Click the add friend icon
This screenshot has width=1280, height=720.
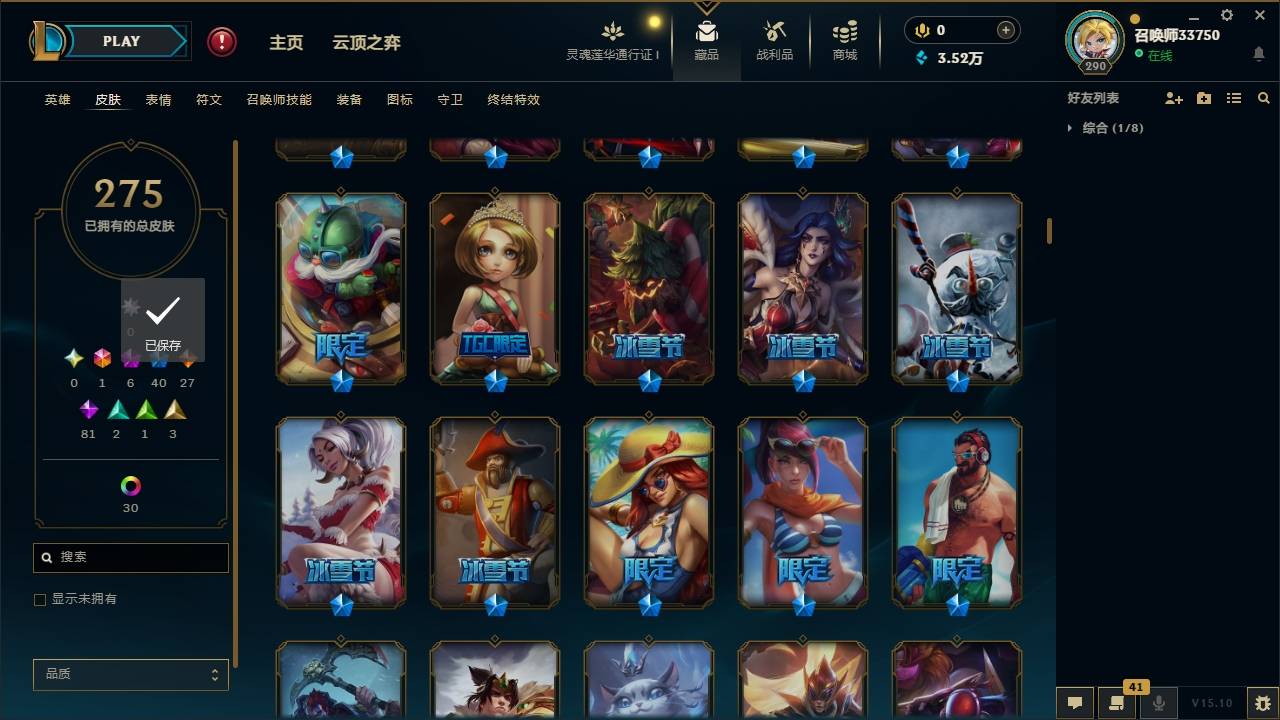click(1175, 98)
